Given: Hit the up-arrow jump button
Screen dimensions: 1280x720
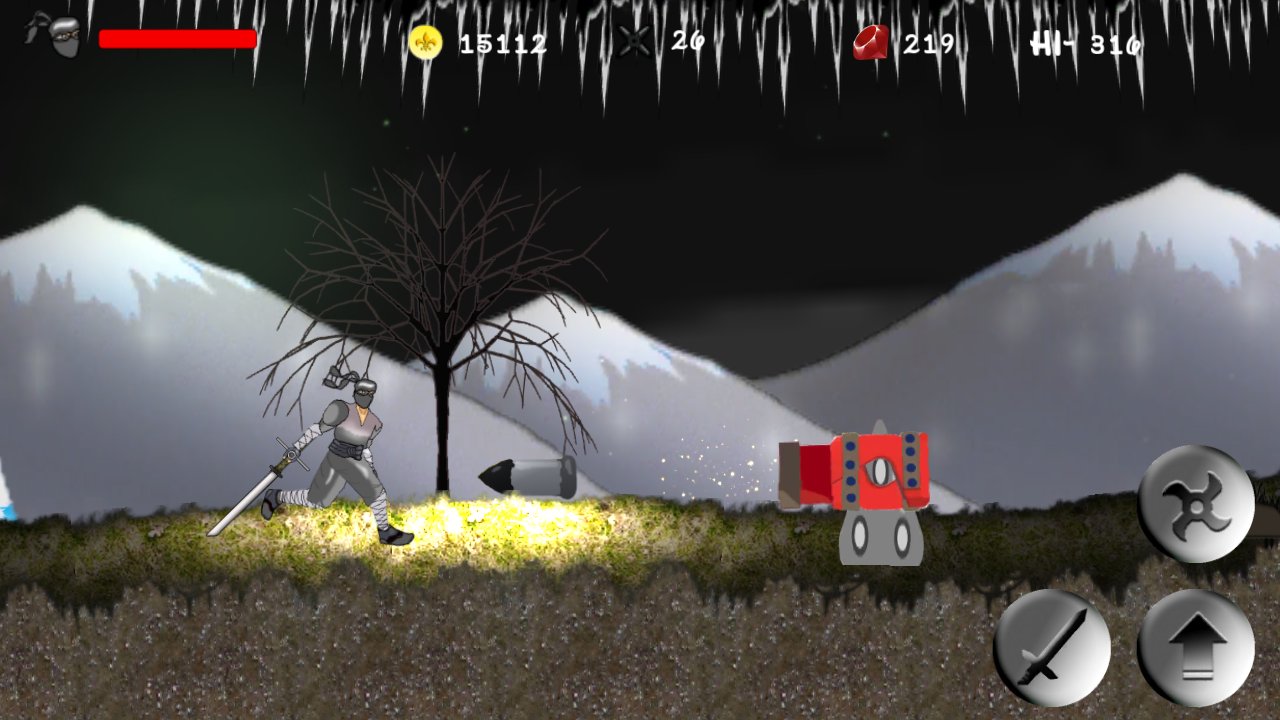Looking at the screenshot, I should [1196, 647].
